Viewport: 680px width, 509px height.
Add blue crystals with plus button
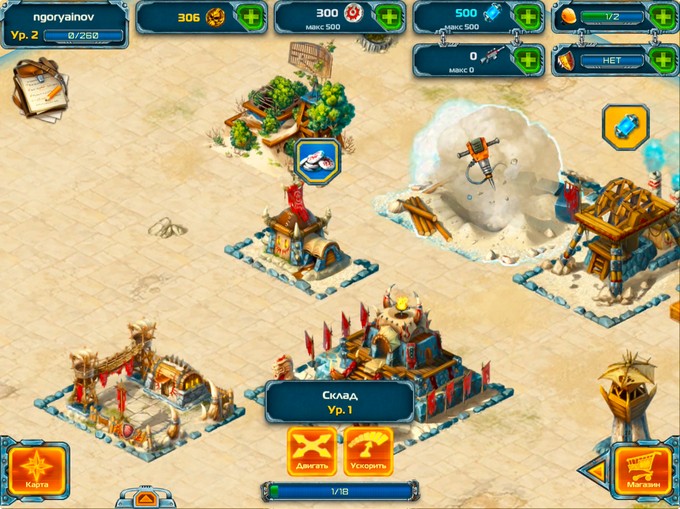point(527,18)
